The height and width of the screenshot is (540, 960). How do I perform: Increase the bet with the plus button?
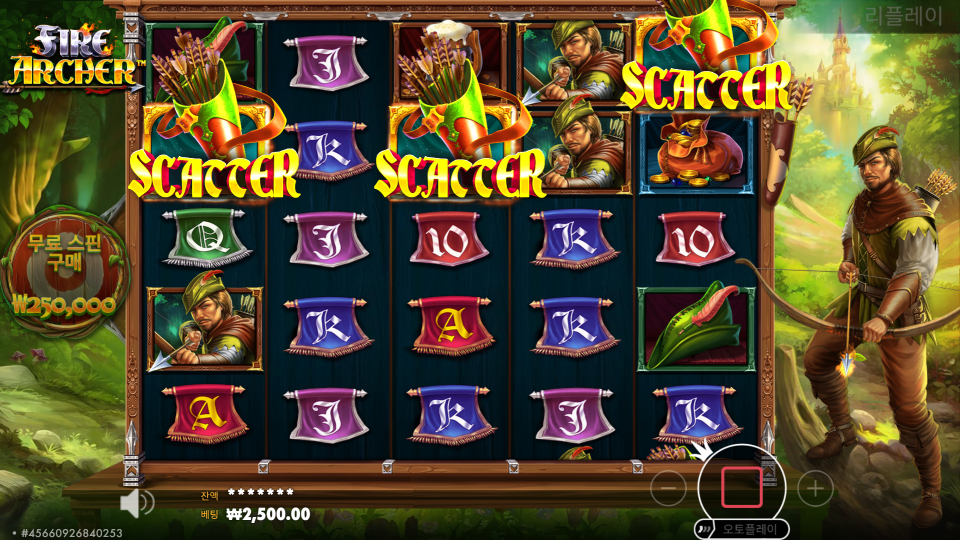pos(816,488)
